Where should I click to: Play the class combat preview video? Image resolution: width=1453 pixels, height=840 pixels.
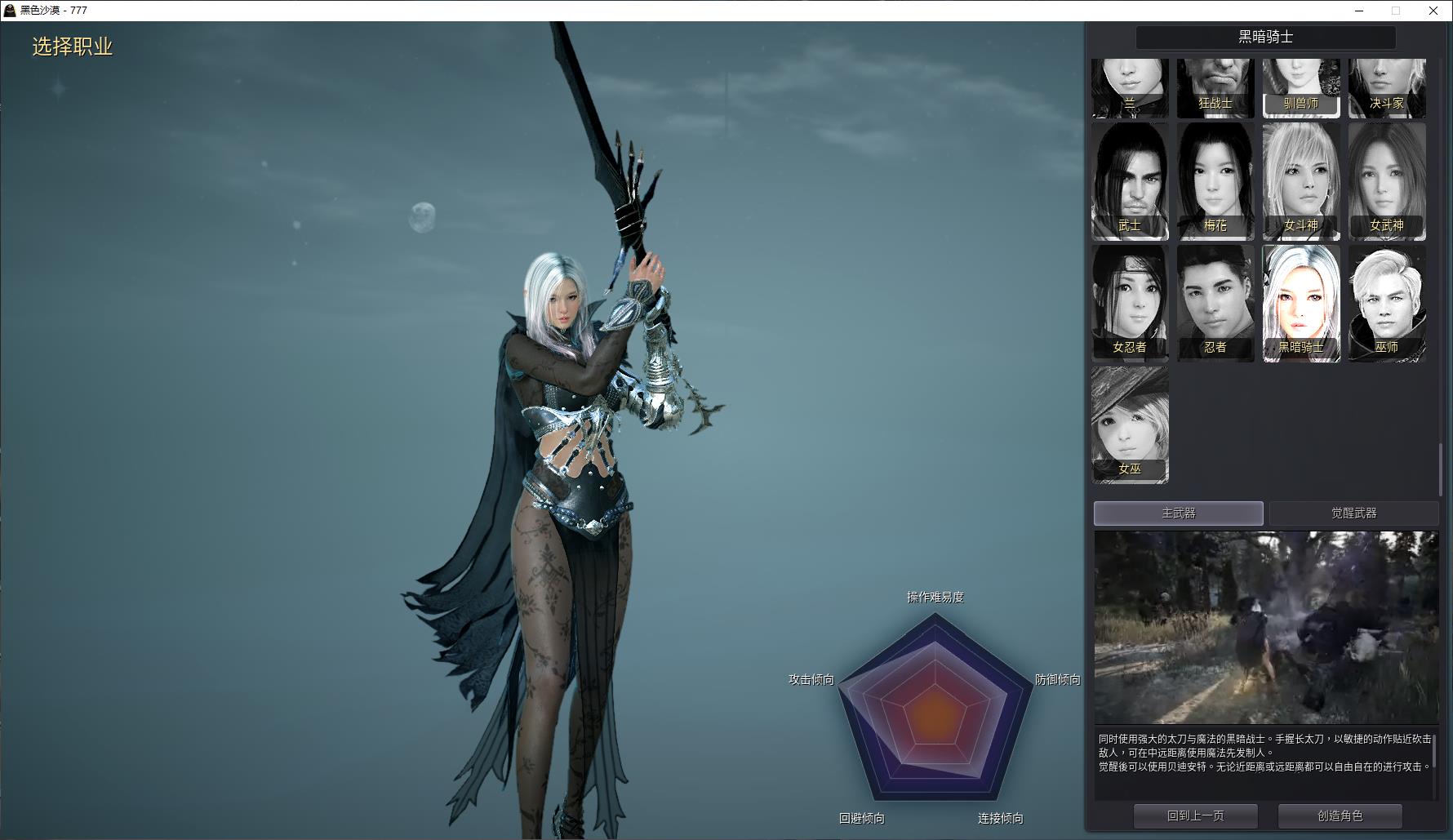(x=1266, y=627)
